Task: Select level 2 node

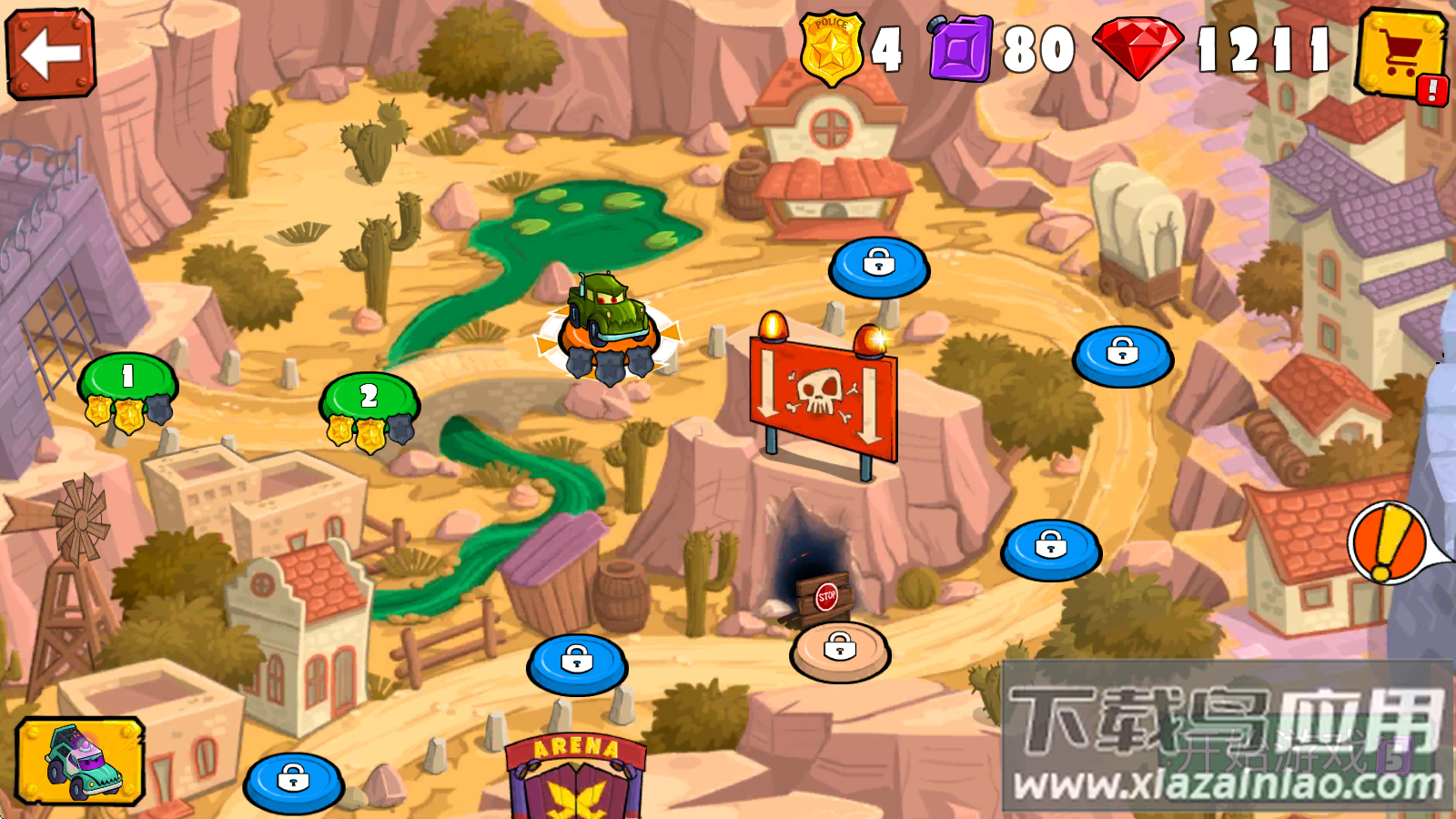Action: click(369, 400)
